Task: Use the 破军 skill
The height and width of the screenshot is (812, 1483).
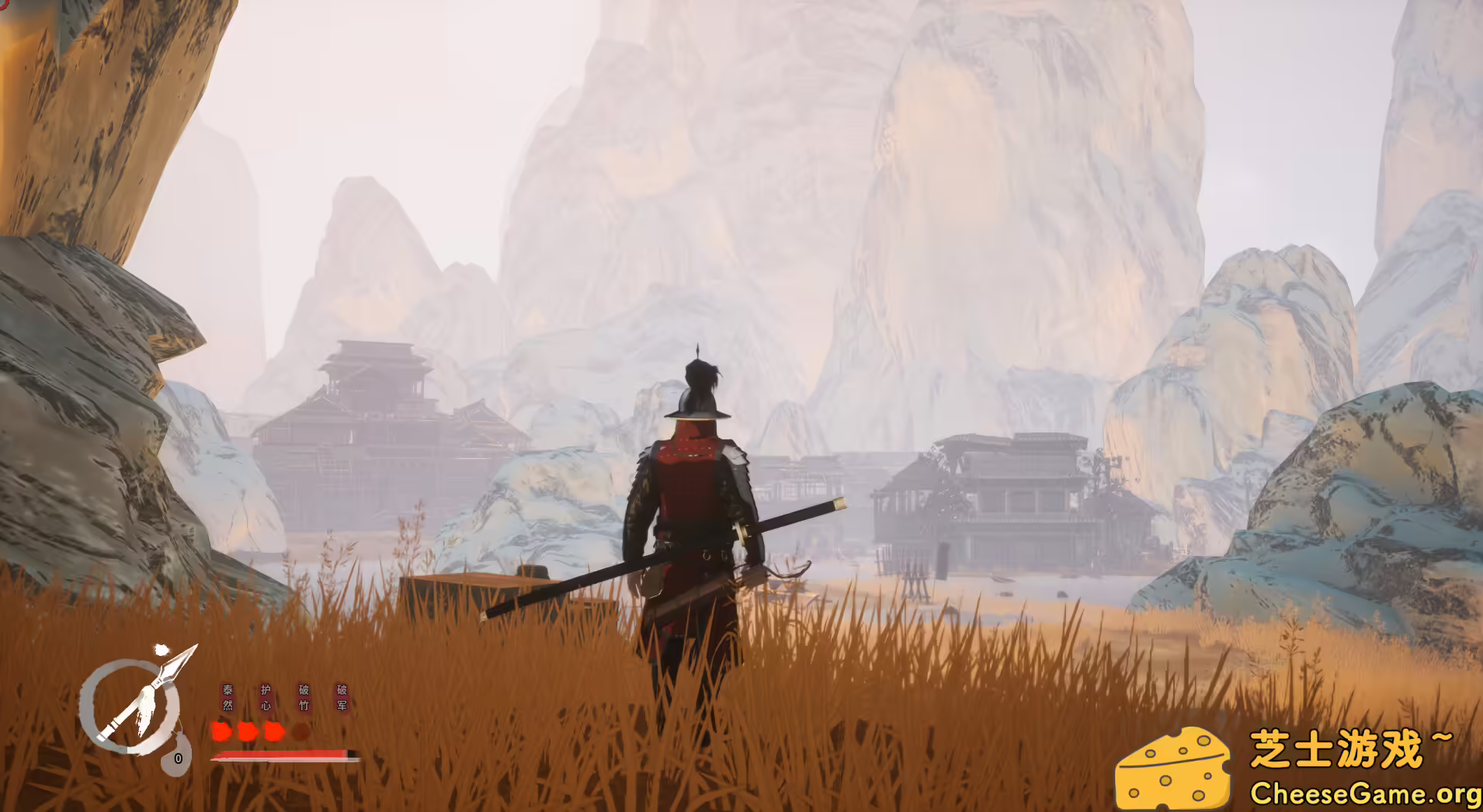Action: (x=343, y=697)
